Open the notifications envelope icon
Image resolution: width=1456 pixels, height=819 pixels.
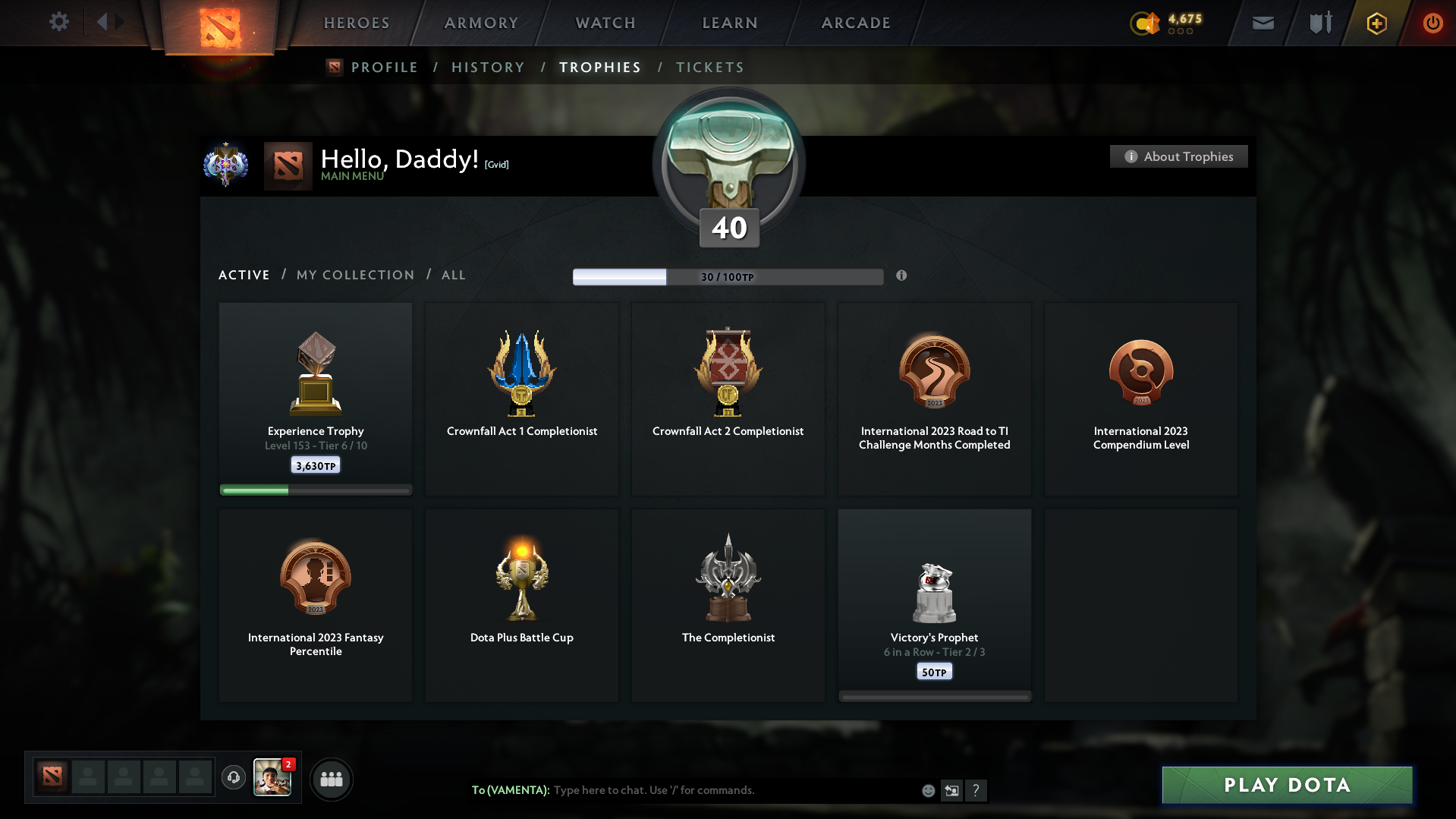point(1262,23)
